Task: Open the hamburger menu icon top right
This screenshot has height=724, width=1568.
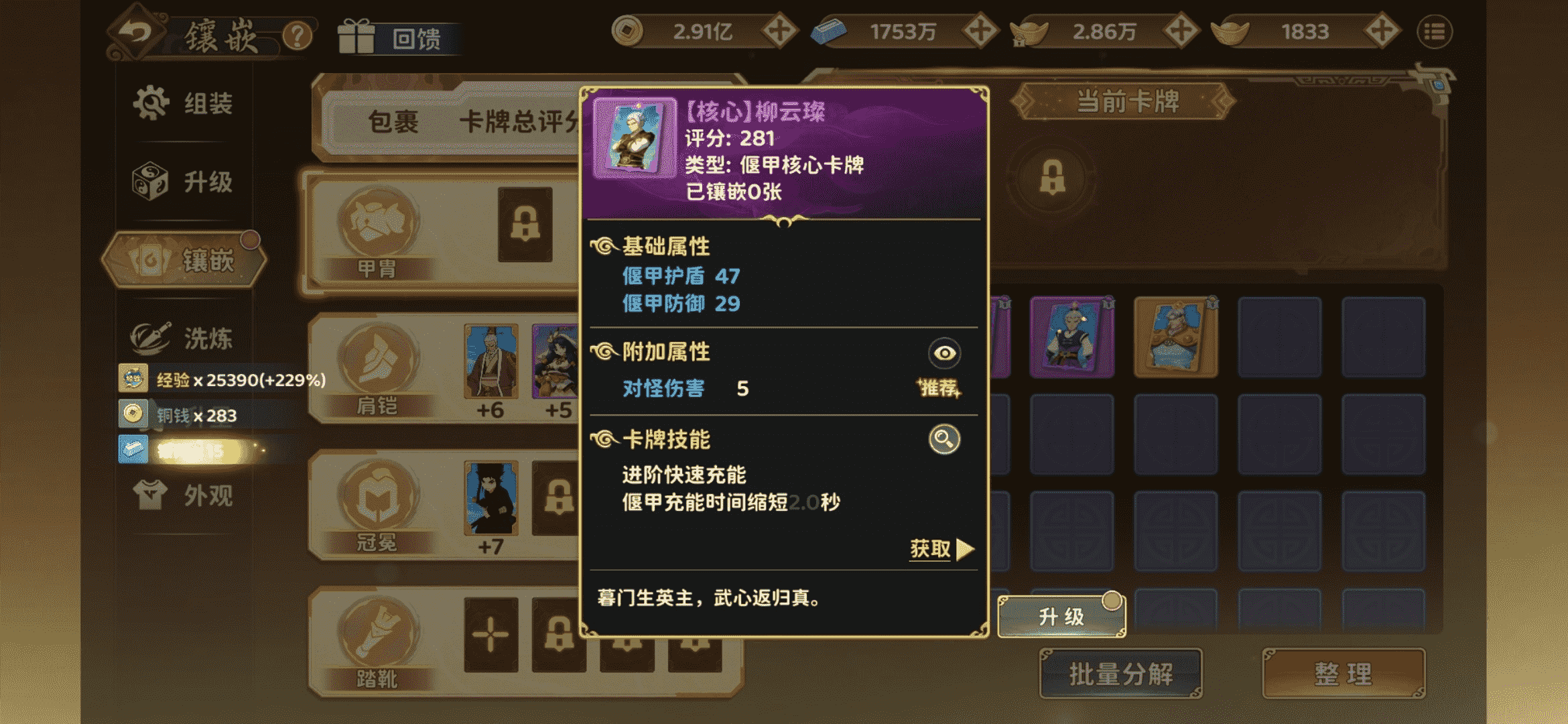Action: [x=1435, y=32]
